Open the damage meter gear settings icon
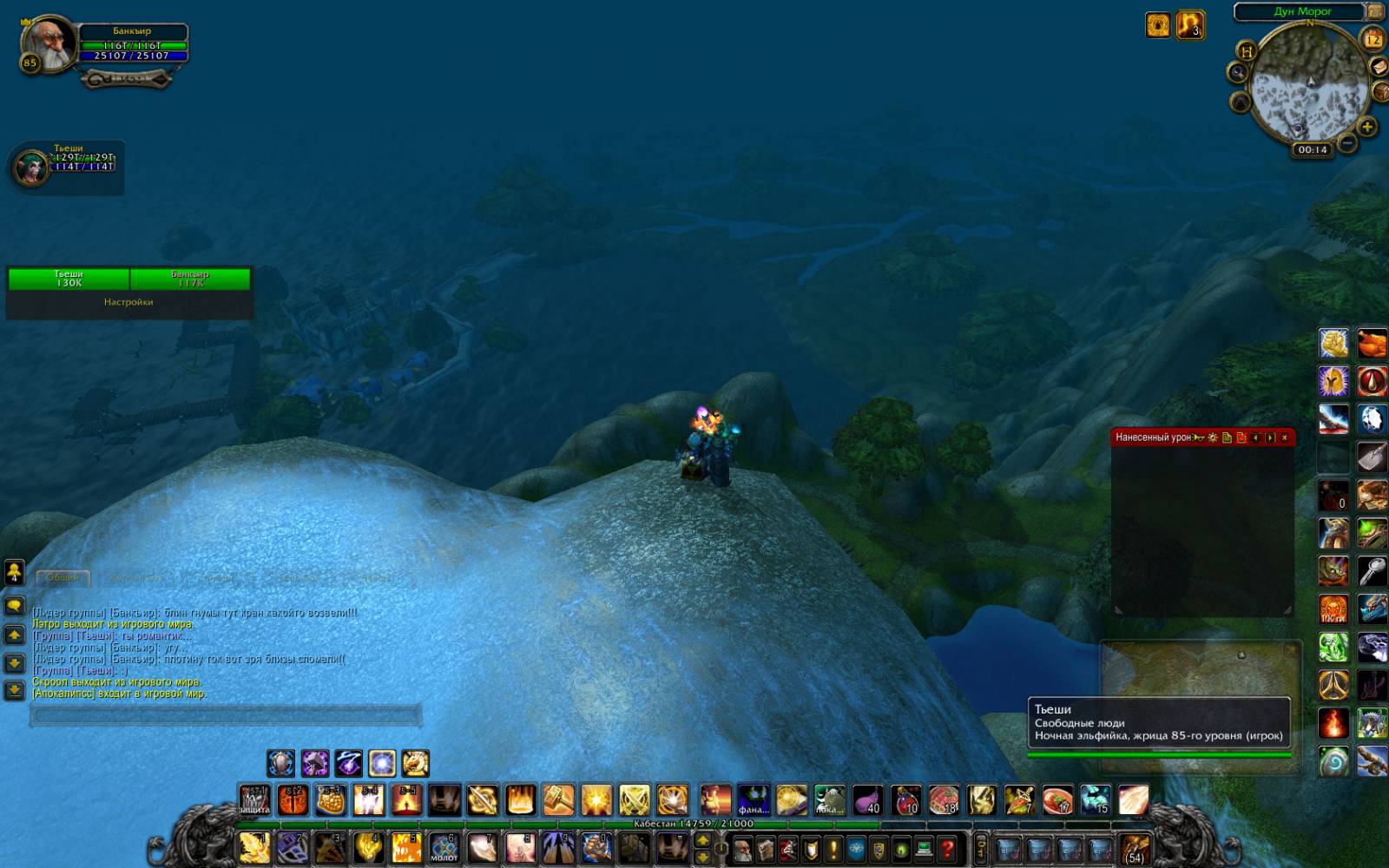Screen dimensions: 1389x868 1213,437
